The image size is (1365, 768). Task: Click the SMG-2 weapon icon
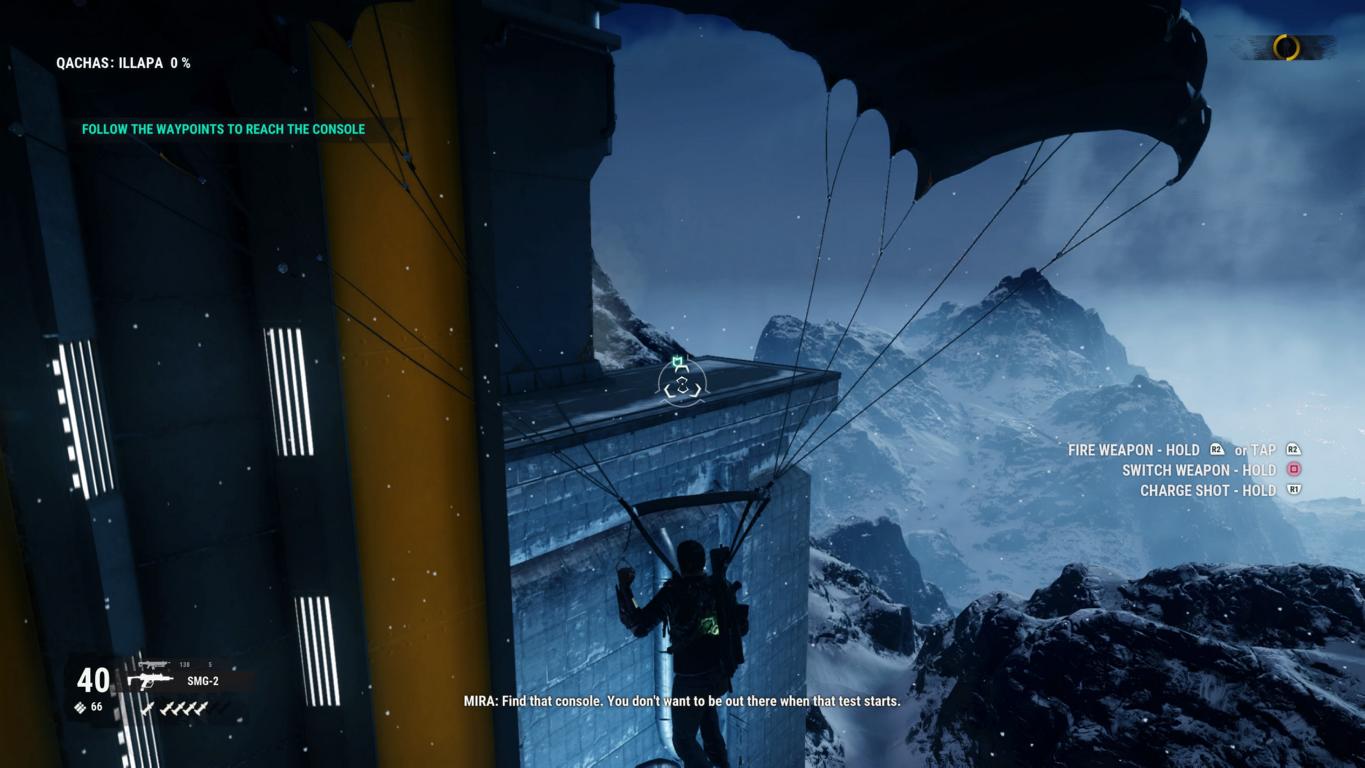pyautogui.click(x=149, y=681)
